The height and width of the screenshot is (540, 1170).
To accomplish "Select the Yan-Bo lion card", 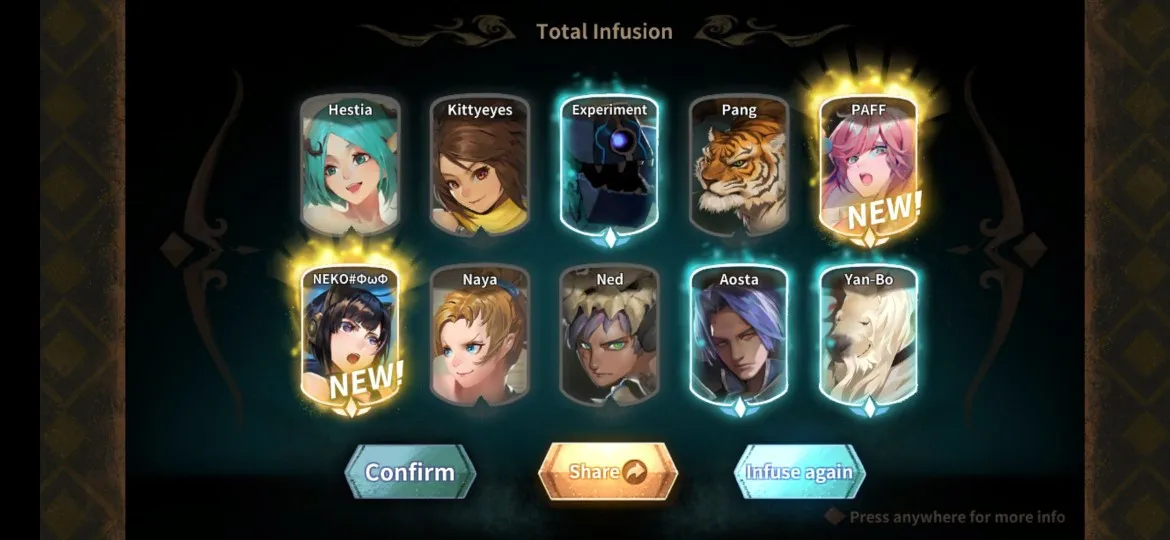I will tap(868, 338).
